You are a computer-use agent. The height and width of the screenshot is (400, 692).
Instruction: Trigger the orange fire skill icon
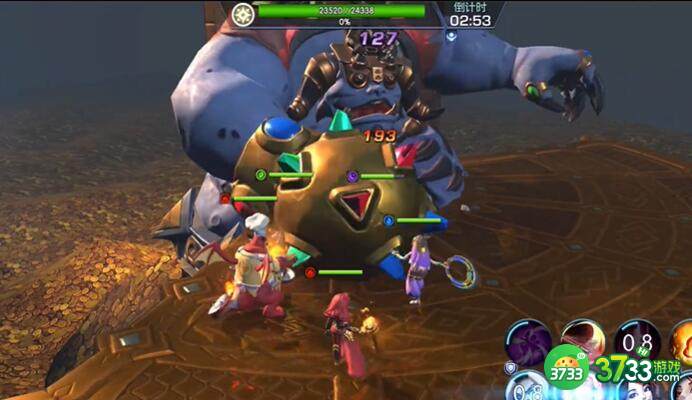click(682, 340)
